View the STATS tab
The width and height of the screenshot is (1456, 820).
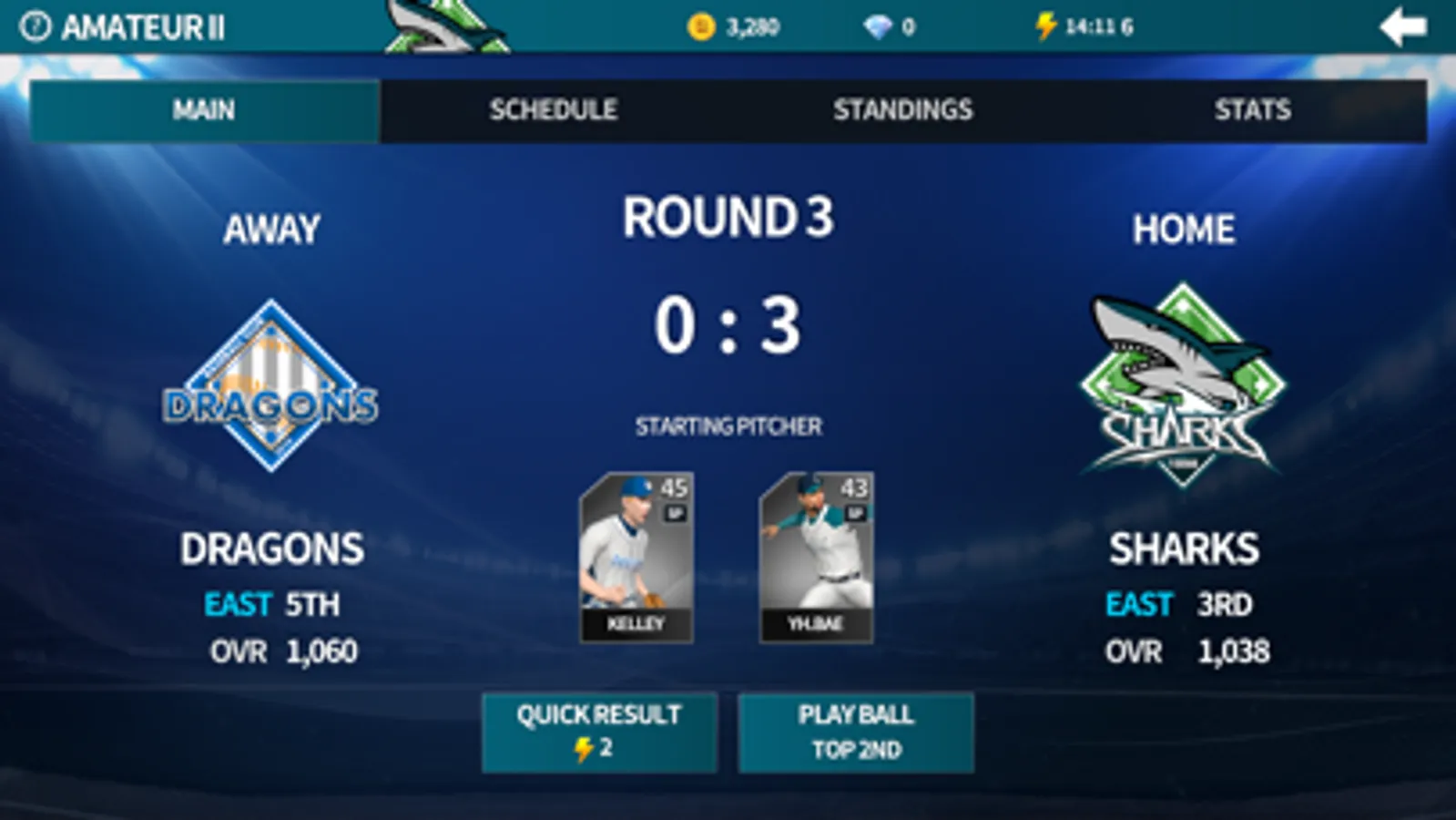(1254, 110)
